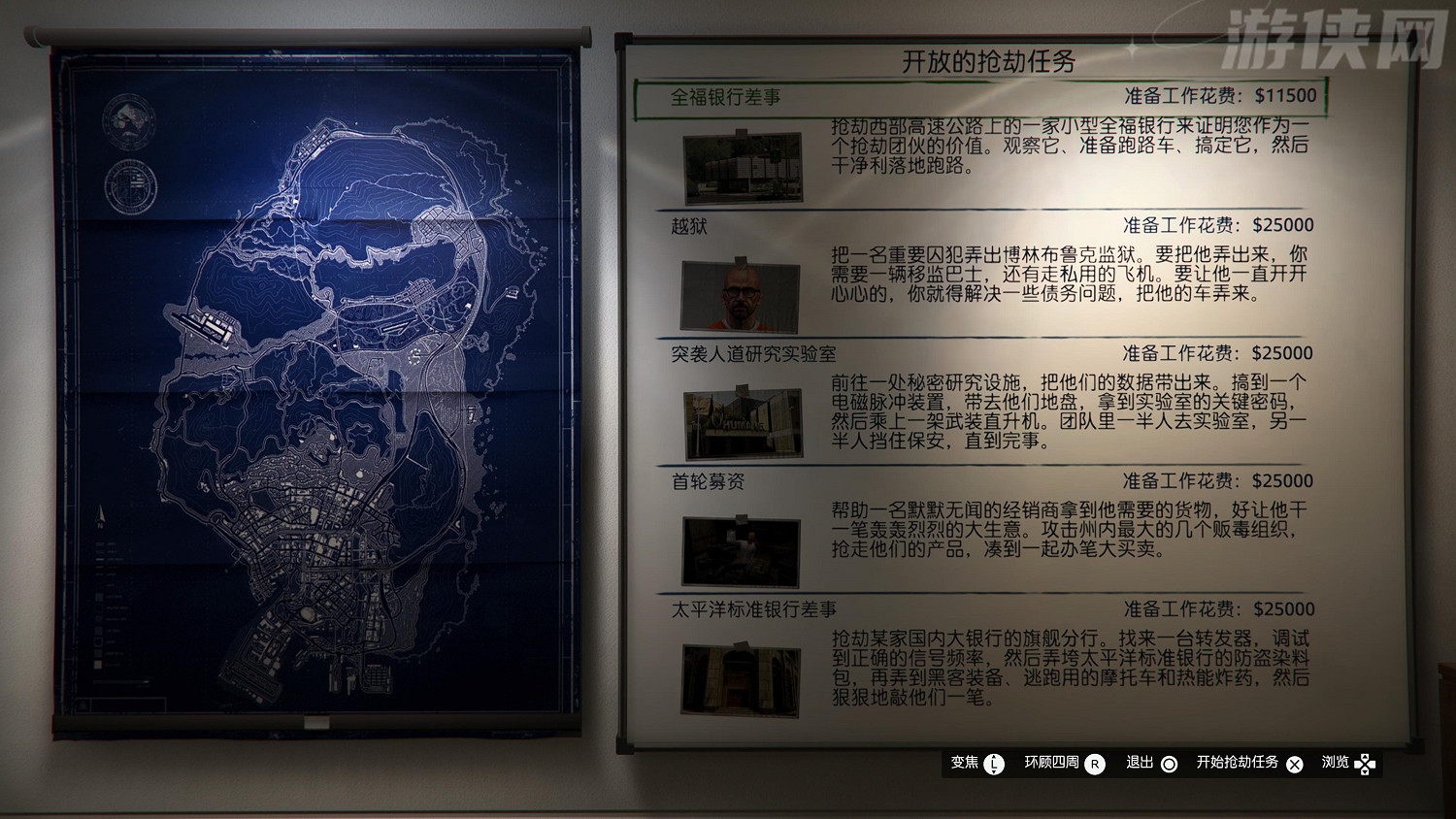The width and height of the screenshot is (1456, 819).
Task: Click the X button icon for 开始抢劫任务
Action: pyautogui.click(x=1294, y=765)
